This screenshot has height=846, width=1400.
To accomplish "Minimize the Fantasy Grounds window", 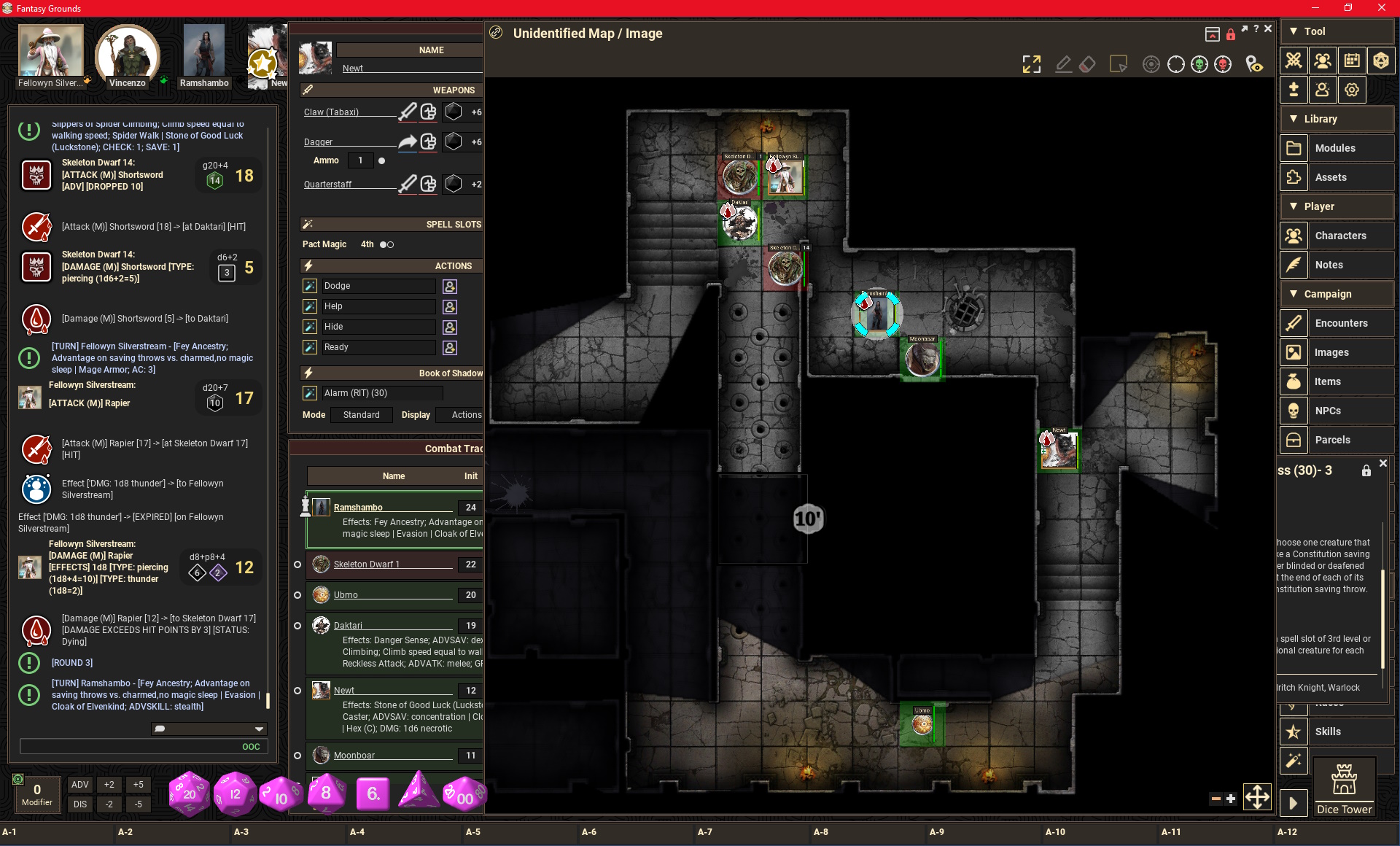I will (1315, 8).
